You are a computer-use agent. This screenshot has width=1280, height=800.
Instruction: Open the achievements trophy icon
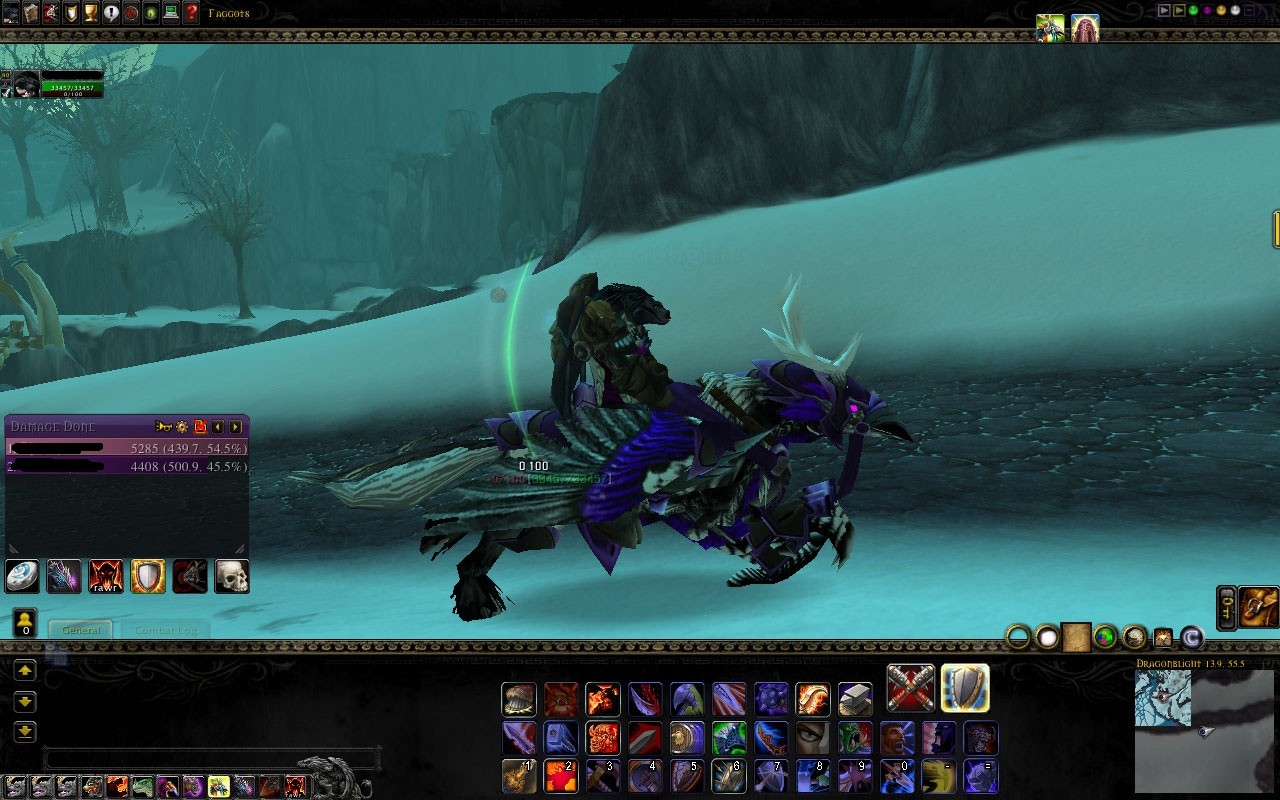point(89,14)
